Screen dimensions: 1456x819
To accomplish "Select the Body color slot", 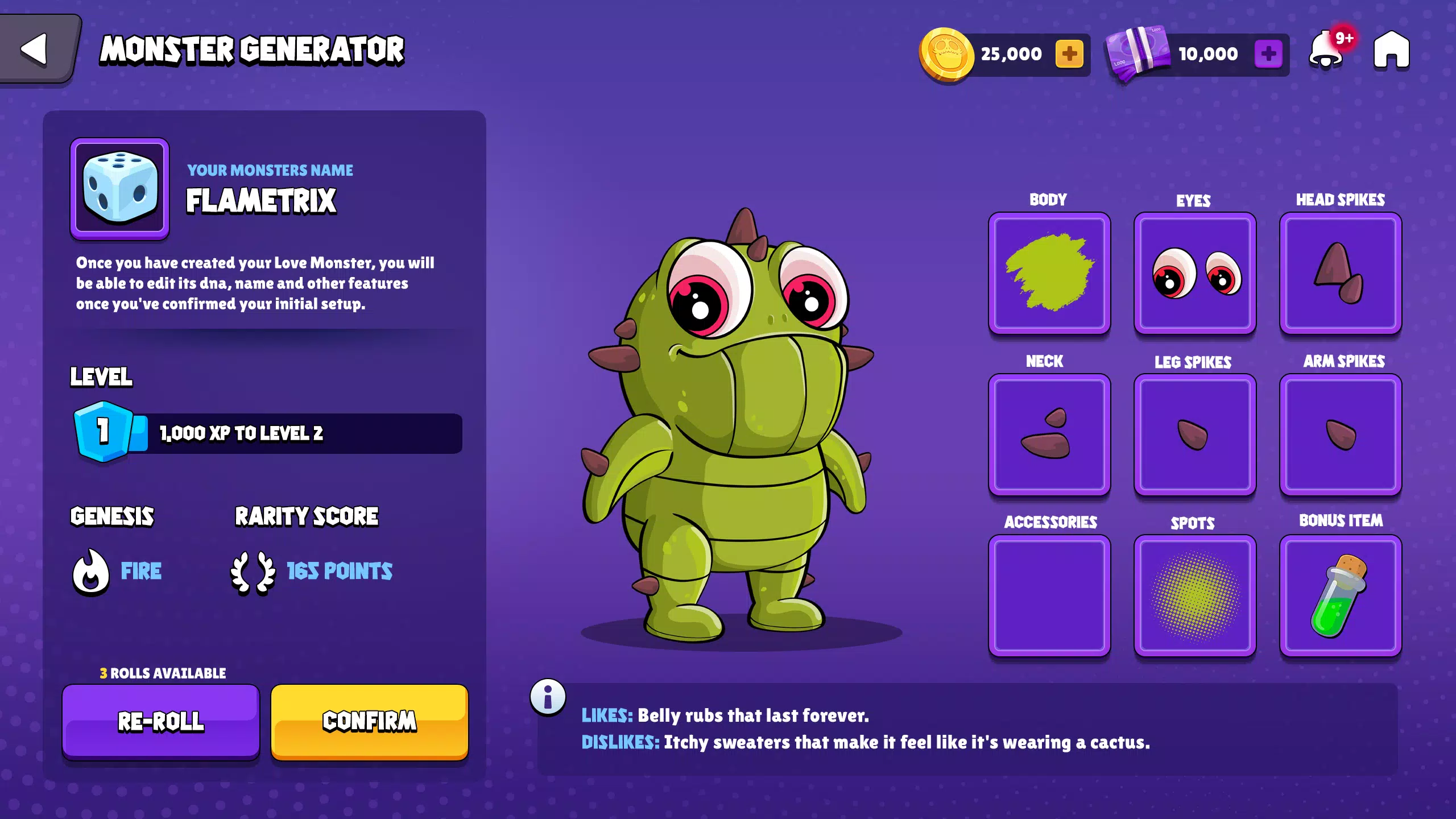I will tap(1049, 273).
